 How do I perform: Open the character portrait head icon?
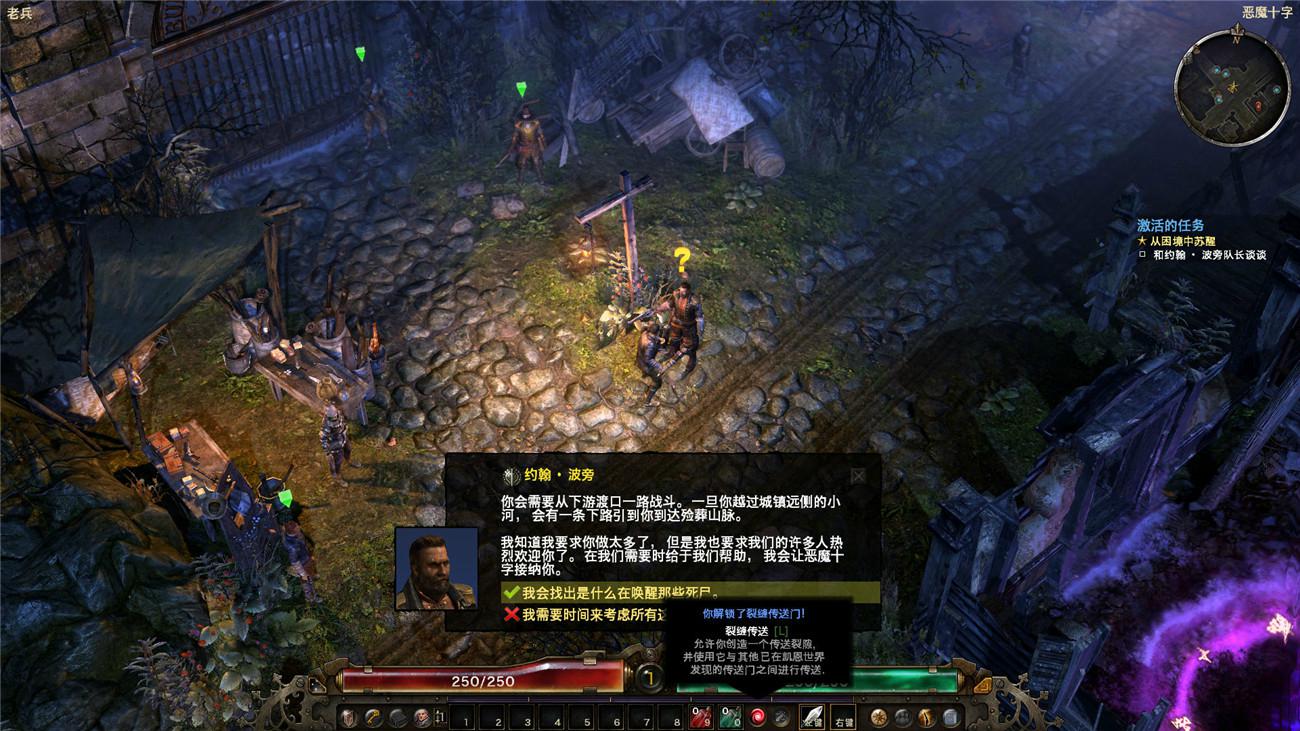pos(421,717)
